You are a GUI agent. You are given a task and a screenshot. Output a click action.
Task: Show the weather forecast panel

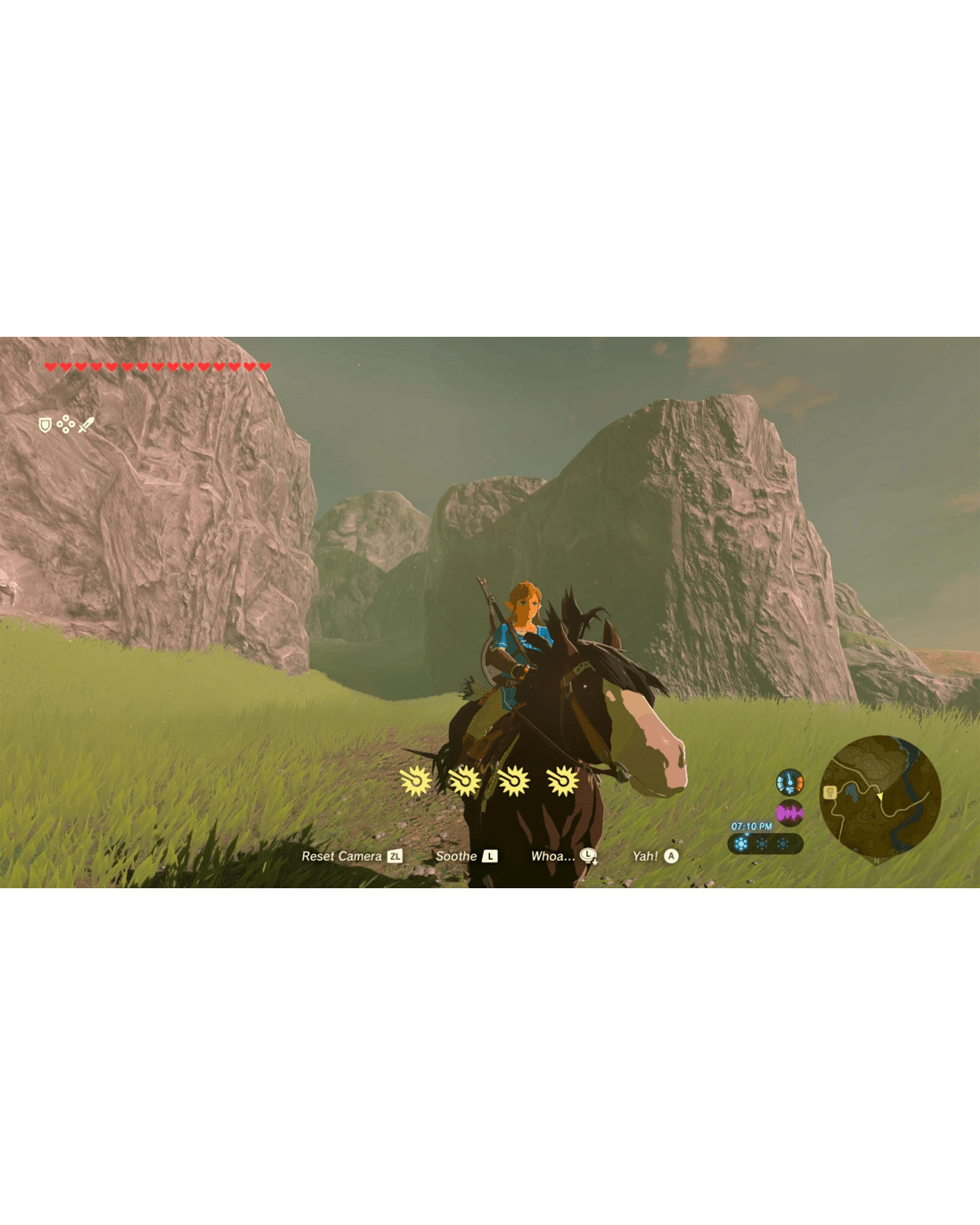pyautogui.click(x=764, y=844)
